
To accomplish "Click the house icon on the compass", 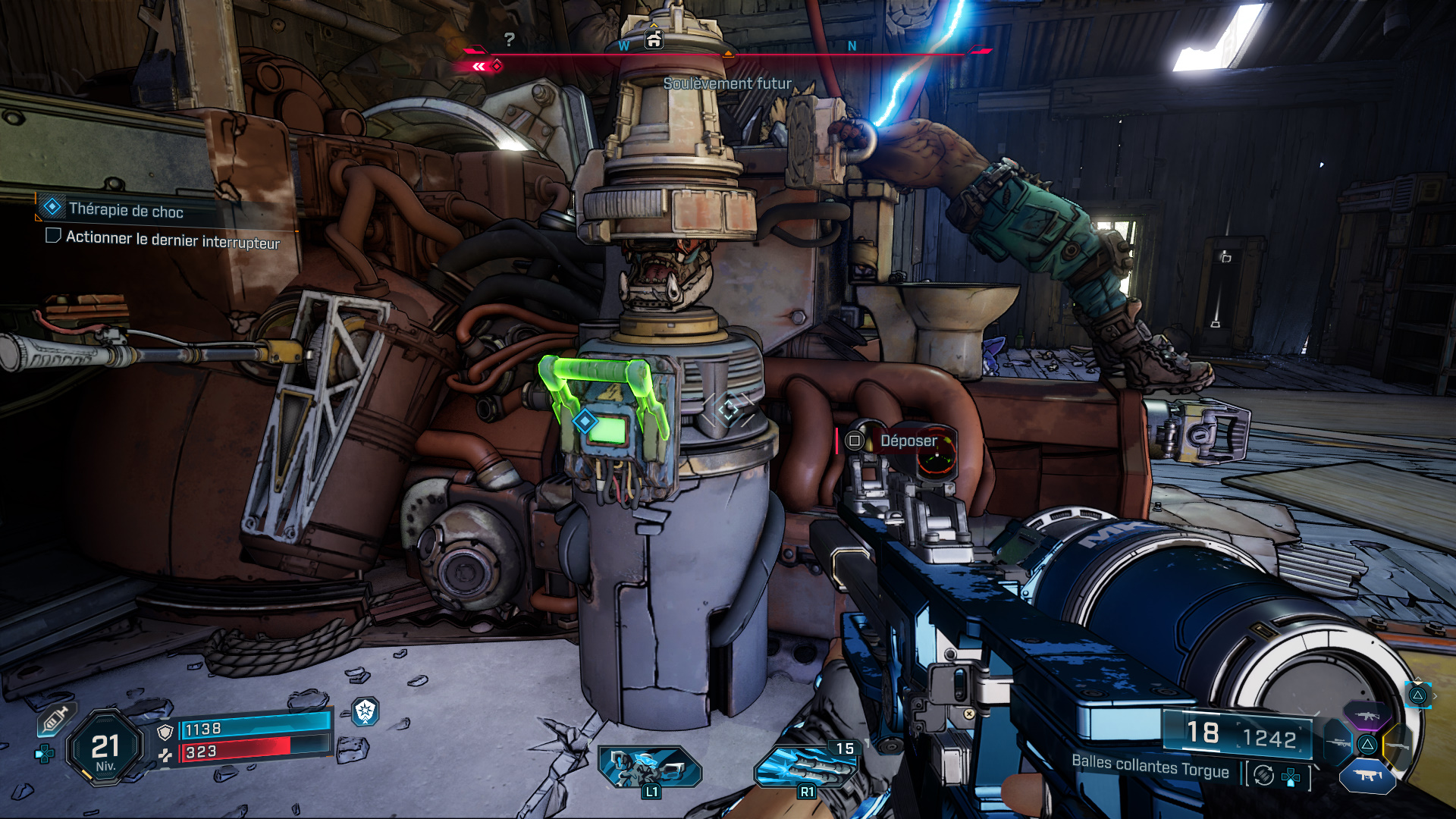I will tap(654, 39).
